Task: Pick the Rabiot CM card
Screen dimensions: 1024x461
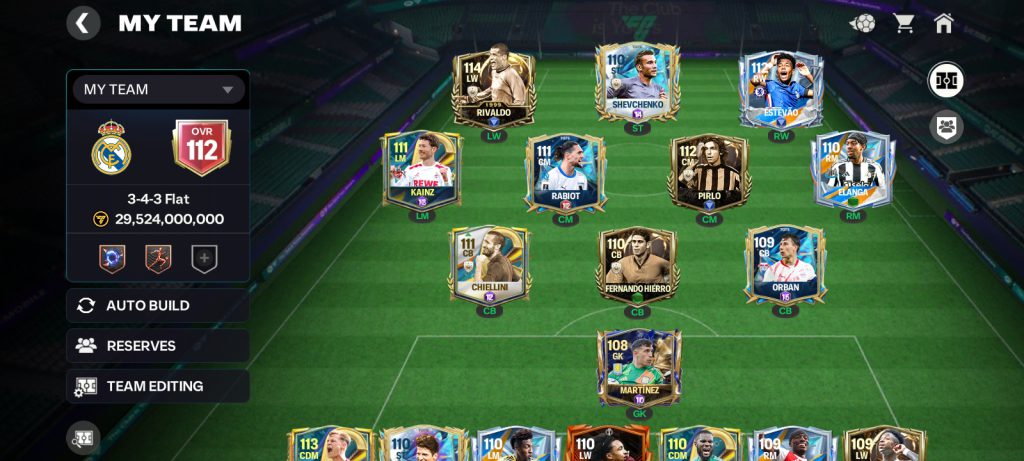Action: coord(565,172)
